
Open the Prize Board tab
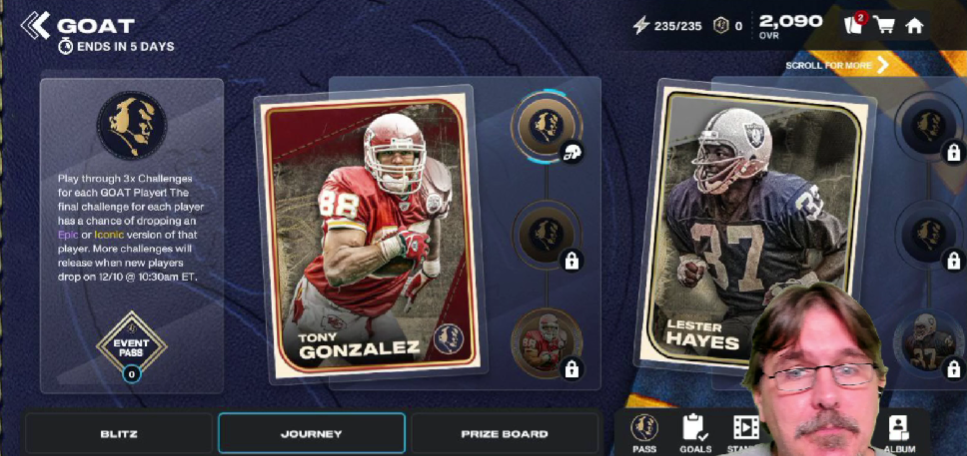click(504, 434)
